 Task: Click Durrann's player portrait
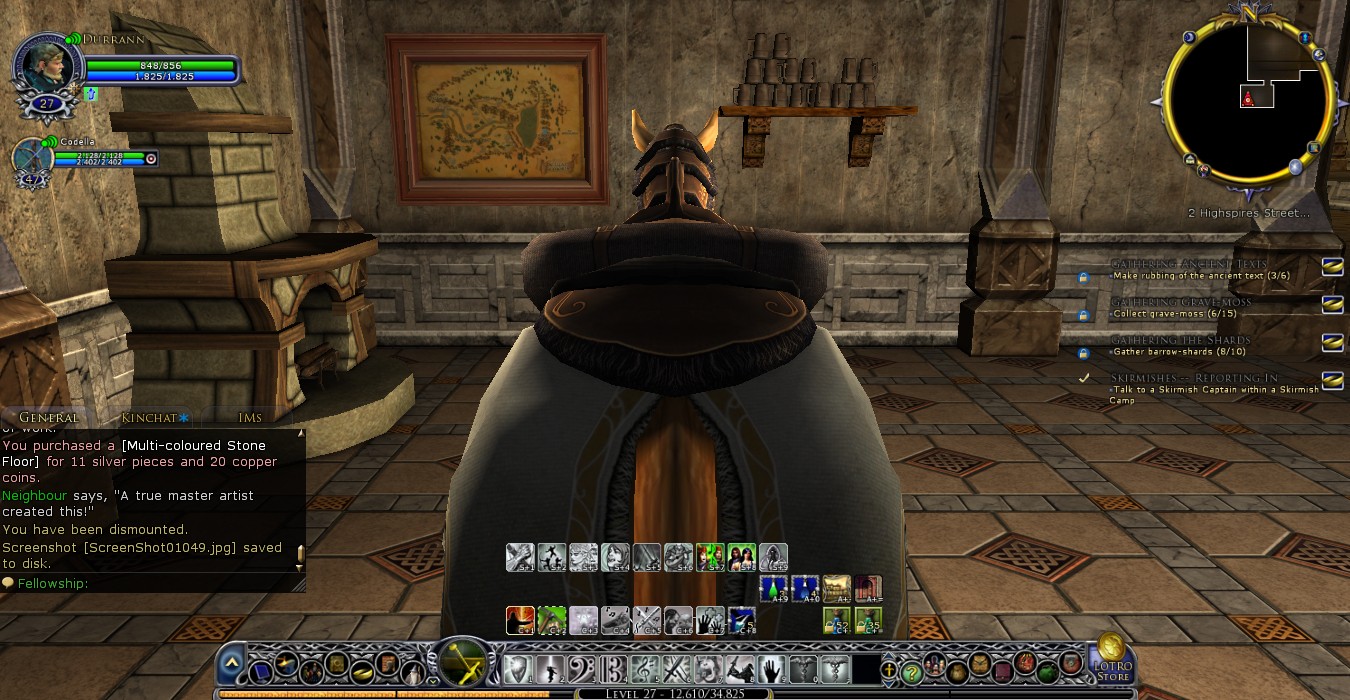[47, 66]
